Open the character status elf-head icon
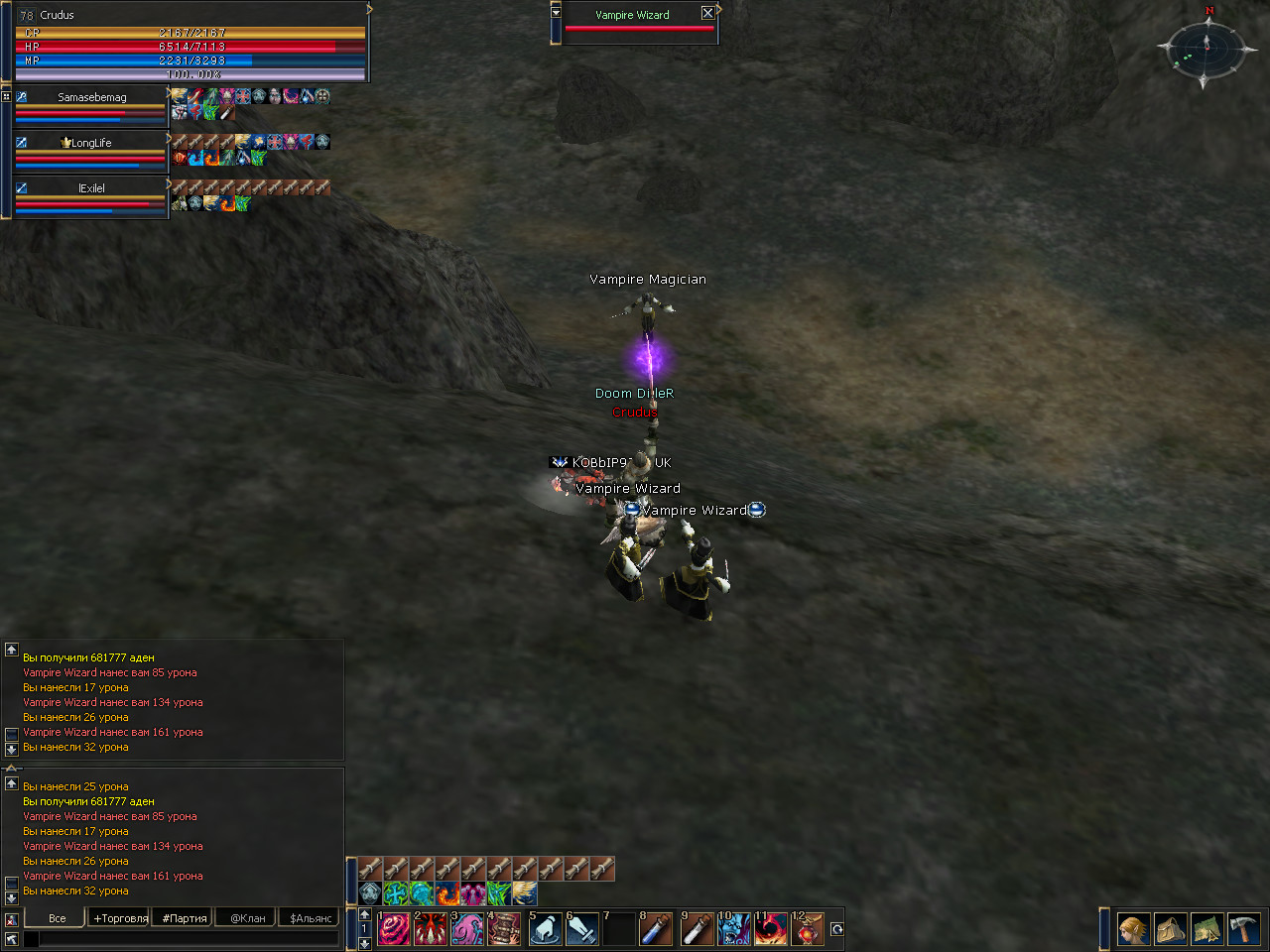Image resolution: width=1270 pixels, height=952 pixels. pos(1134,929)
